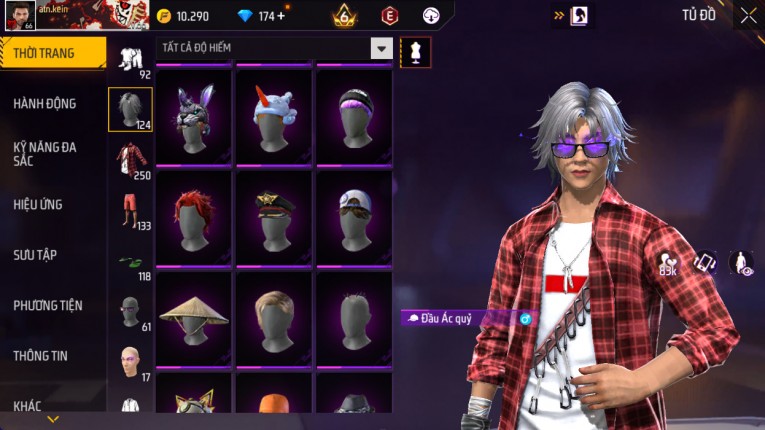This screenshot has height=430, width=765.
Task: Open the Thời Trang tab
Action: [x=52, y=53]
